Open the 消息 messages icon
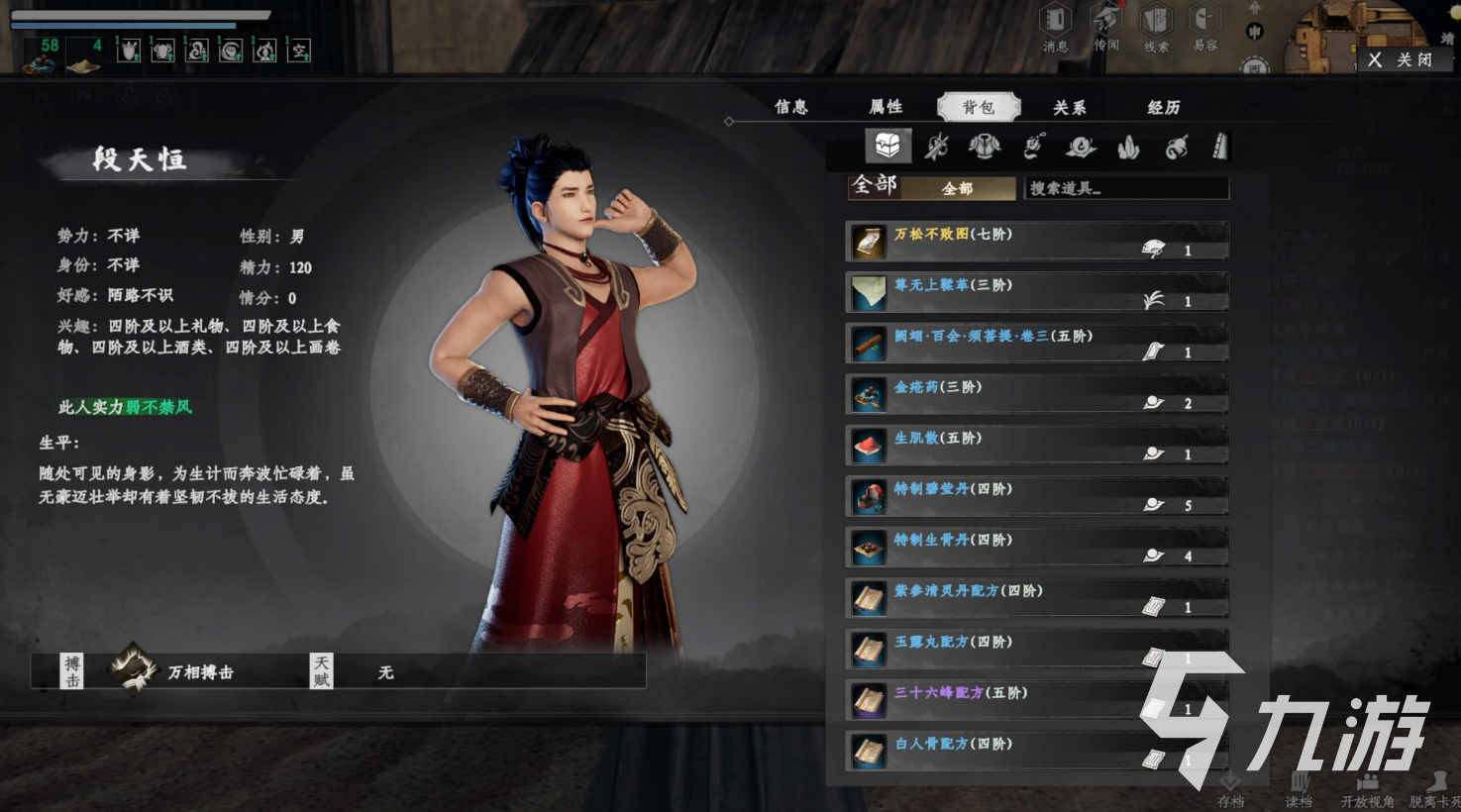Screen dimensions: 1461x812 tap(1055, 27)
